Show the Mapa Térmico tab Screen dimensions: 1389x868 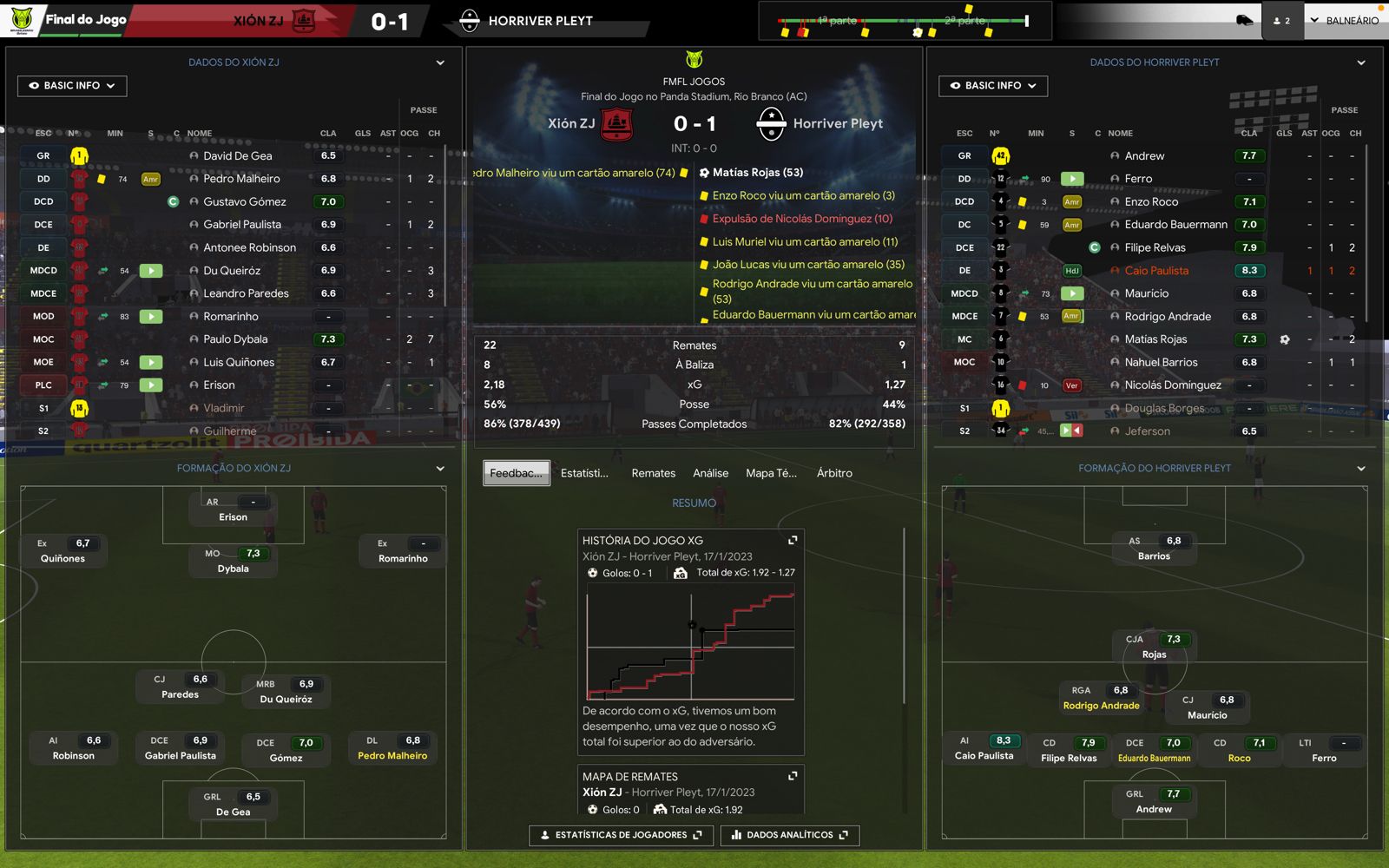[771, 473]
